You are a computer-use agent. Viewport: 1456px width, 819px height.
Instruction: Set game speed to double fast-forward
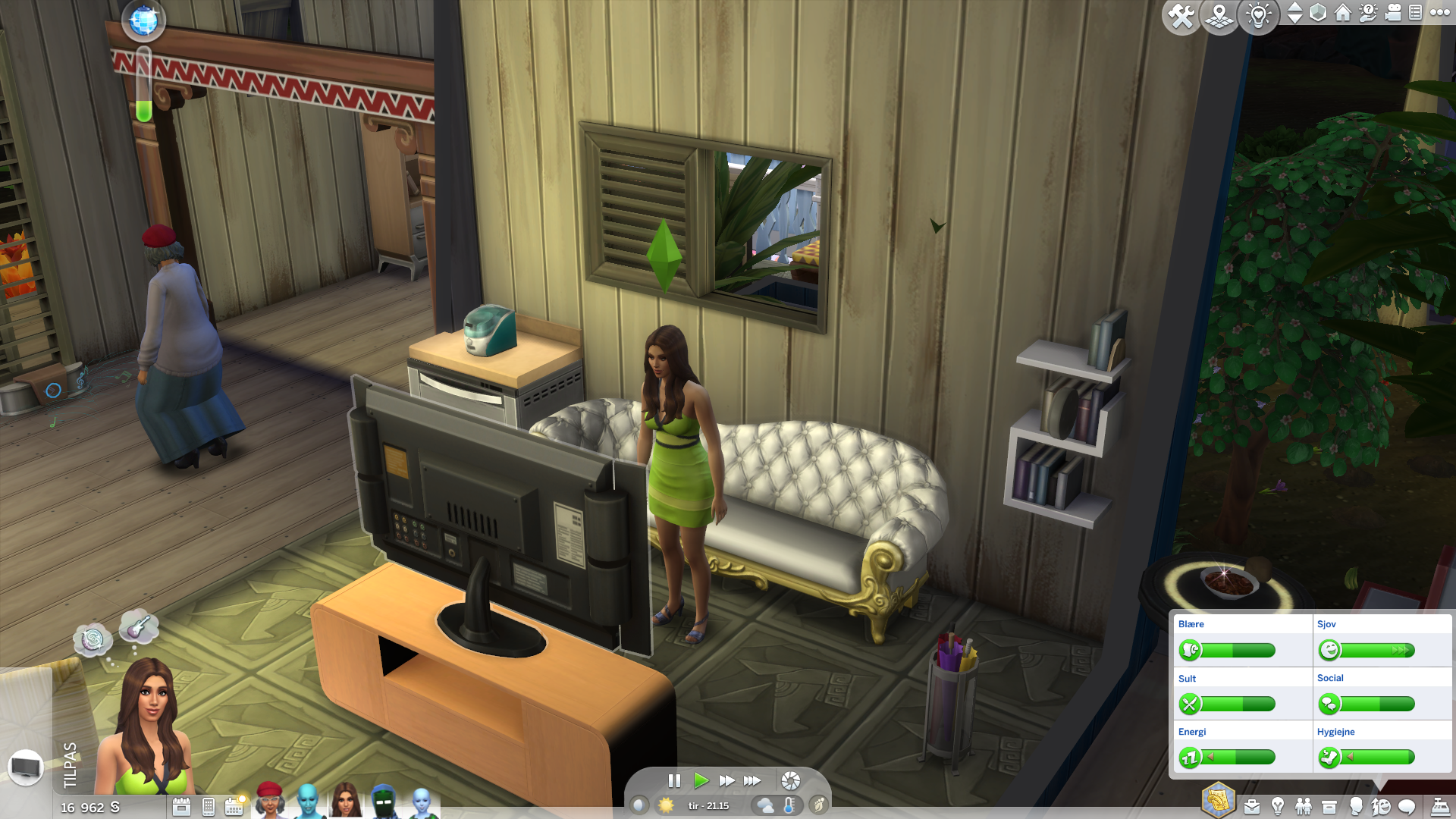pyautogui.click(x=726, y=780)
